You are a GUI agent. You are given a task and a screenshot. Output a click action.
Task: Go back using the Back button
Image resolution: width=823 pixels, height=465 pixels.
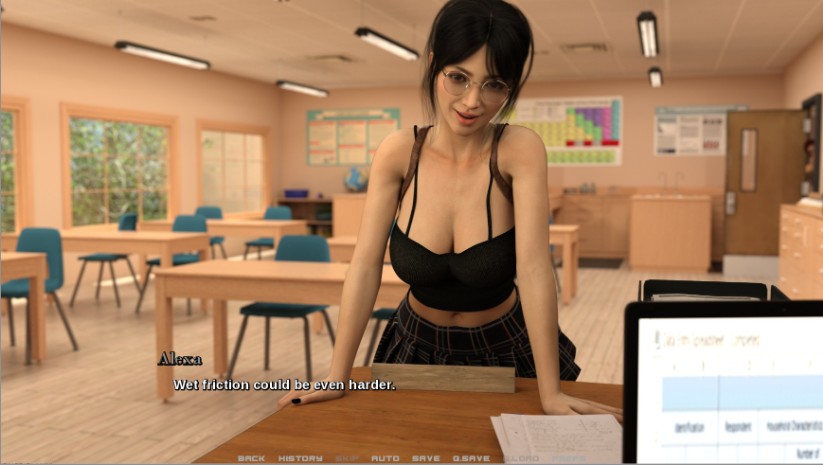point(251,458)
